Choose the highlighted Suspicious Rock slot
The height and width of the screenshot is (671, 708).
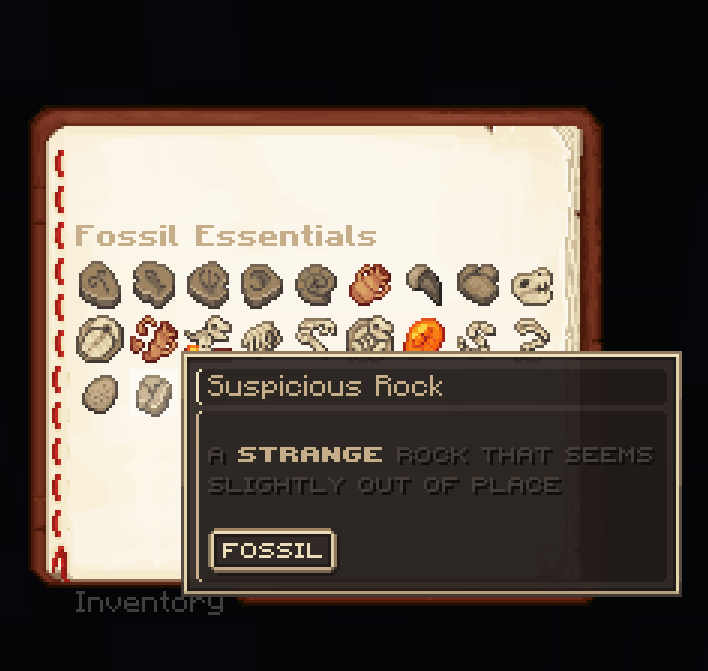153,392
